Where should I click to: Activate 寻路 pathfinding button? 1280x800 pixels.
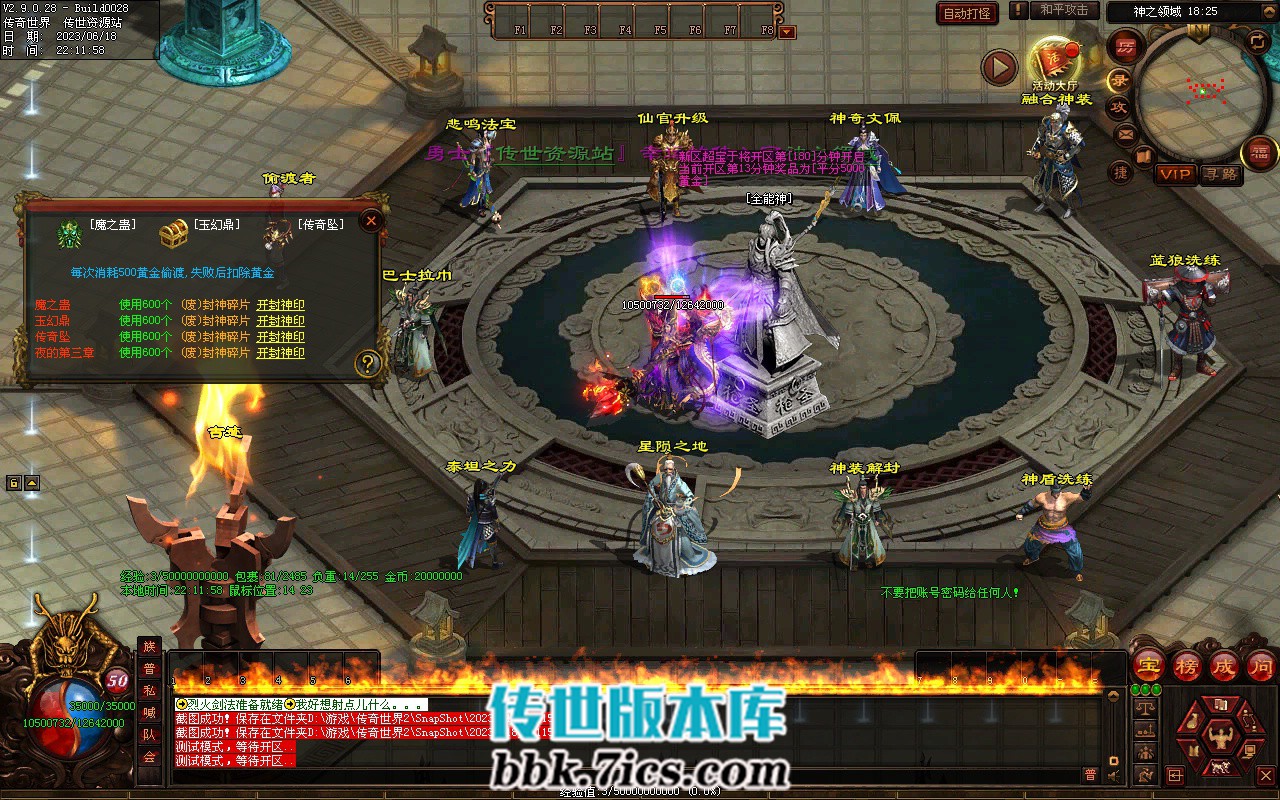click(1220, 174)
